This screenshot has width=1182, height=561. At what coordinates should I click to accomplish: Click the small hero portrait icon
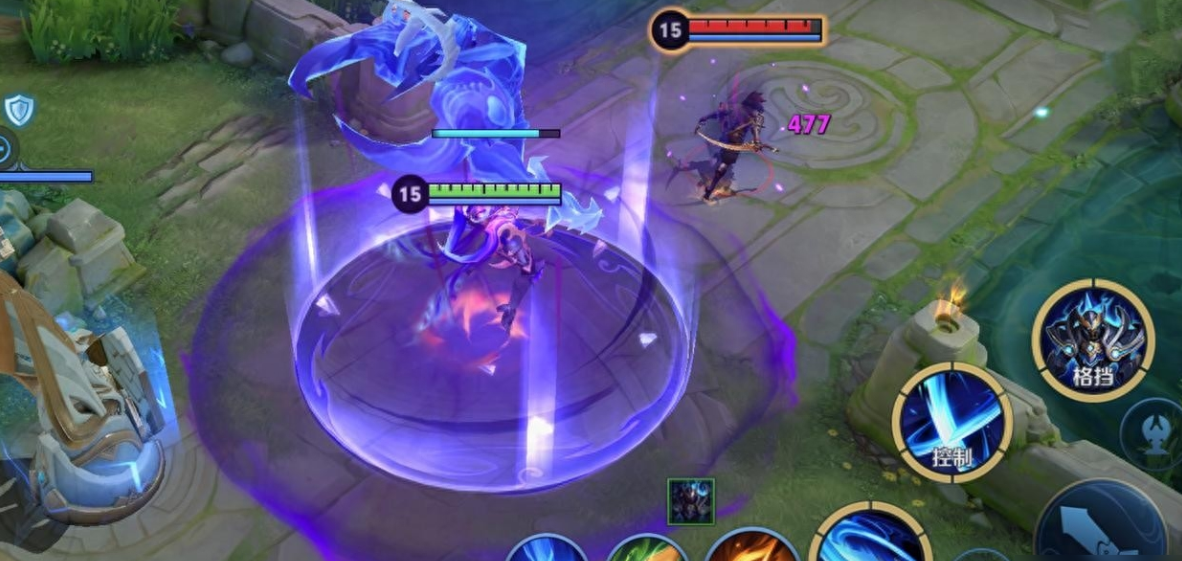[x=691, y=501]
